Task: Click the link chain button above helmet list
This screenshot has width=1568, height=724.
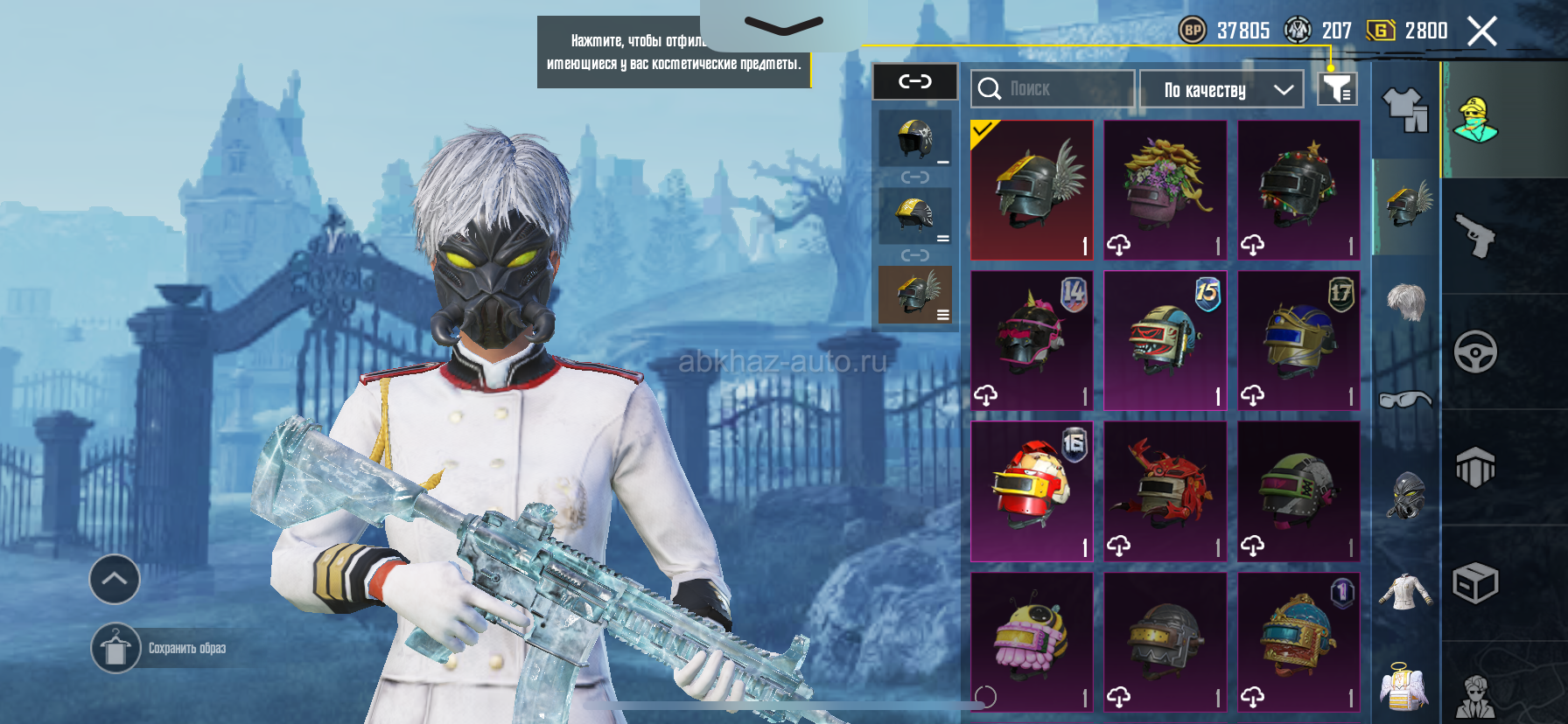Action: pyautogui.click(x=915, y=82)
